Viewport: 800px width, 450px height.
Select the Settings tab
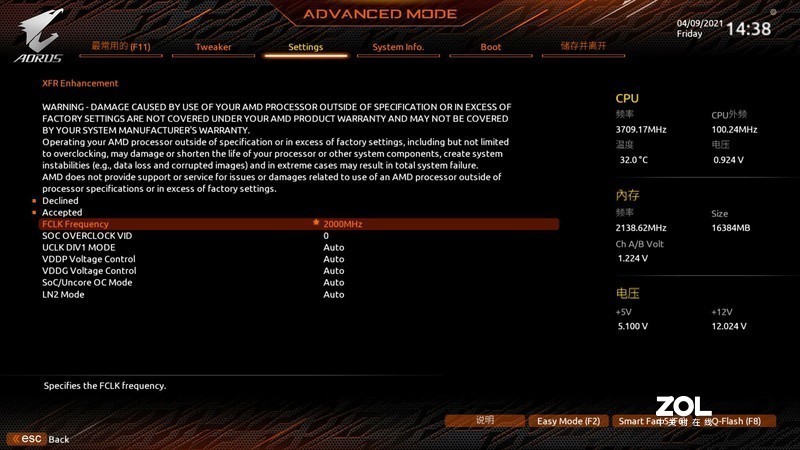305,47
